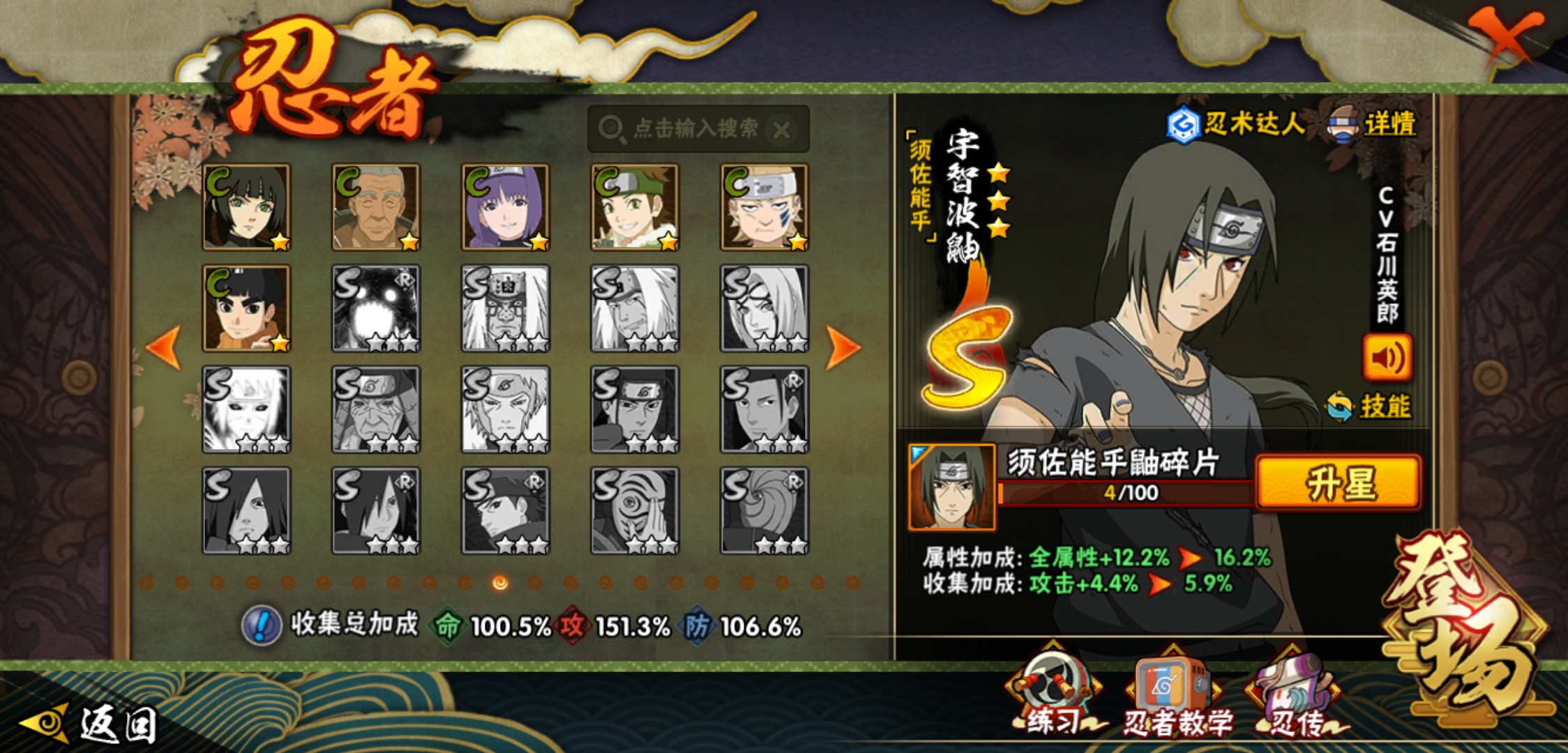The height and width of the screenshot is (753, 1568).
Task: Select the purple-haired C-rank ninja portrait
Action: 505,207
